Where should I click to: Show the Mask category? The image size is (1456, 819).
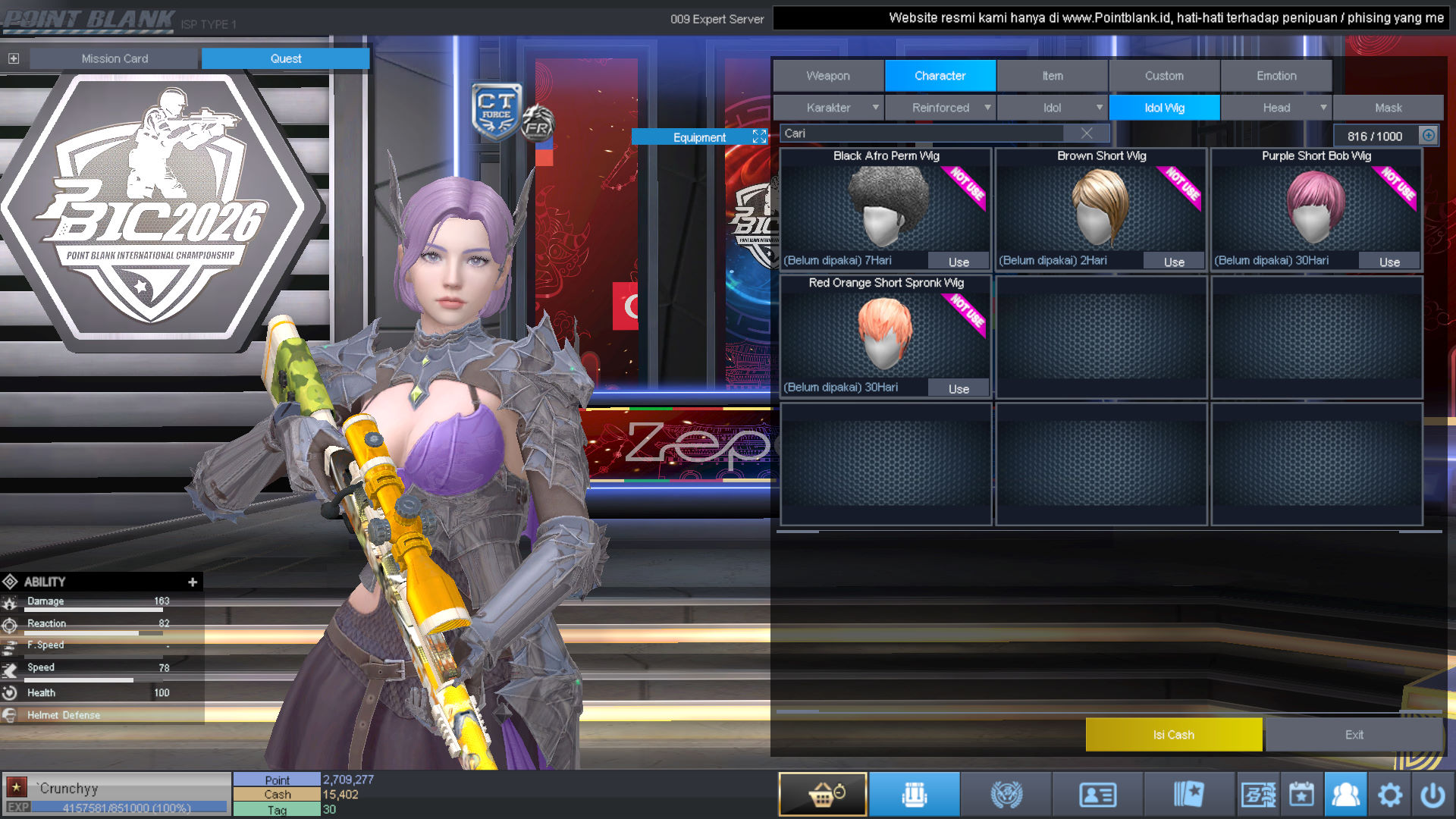[x=1388, y=108]
